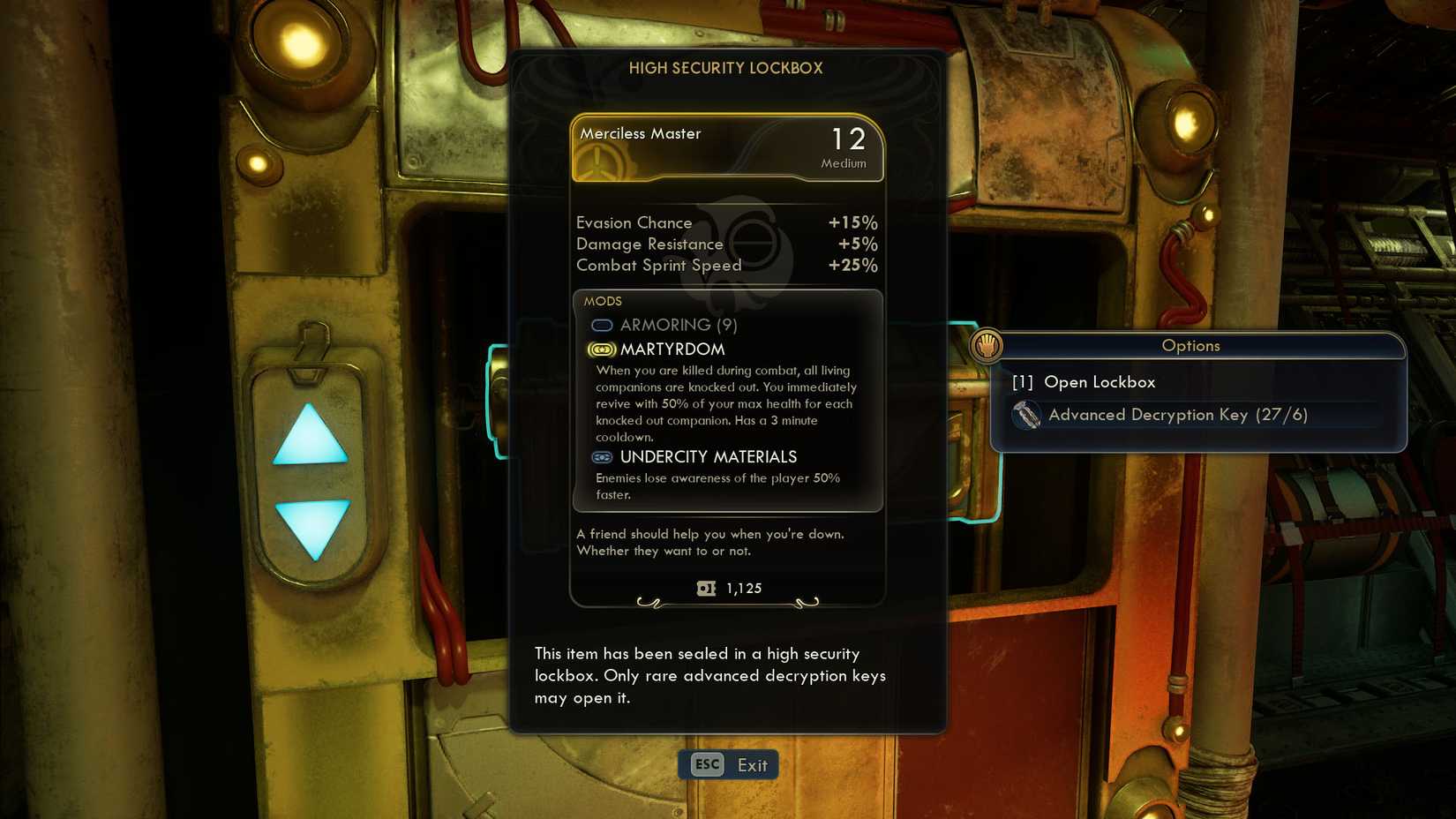The image size is (1456, 819).
Task: Select the Advanced Decryption Key (27/6) entry
Action: click(x=1178, y=415)
